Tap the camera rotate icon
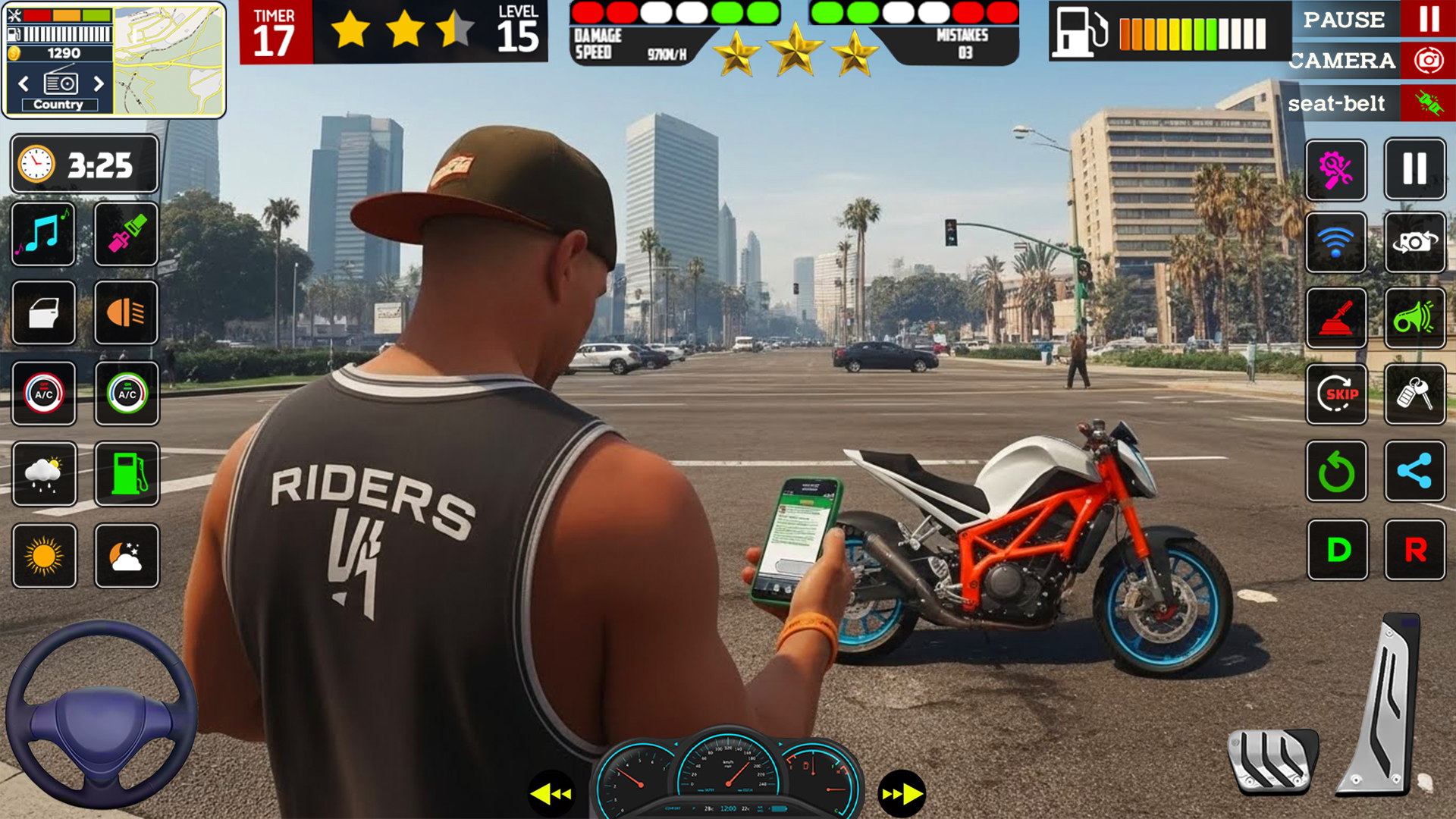Viewport: 1456px width, 819px height. [x=1415, y=244]
